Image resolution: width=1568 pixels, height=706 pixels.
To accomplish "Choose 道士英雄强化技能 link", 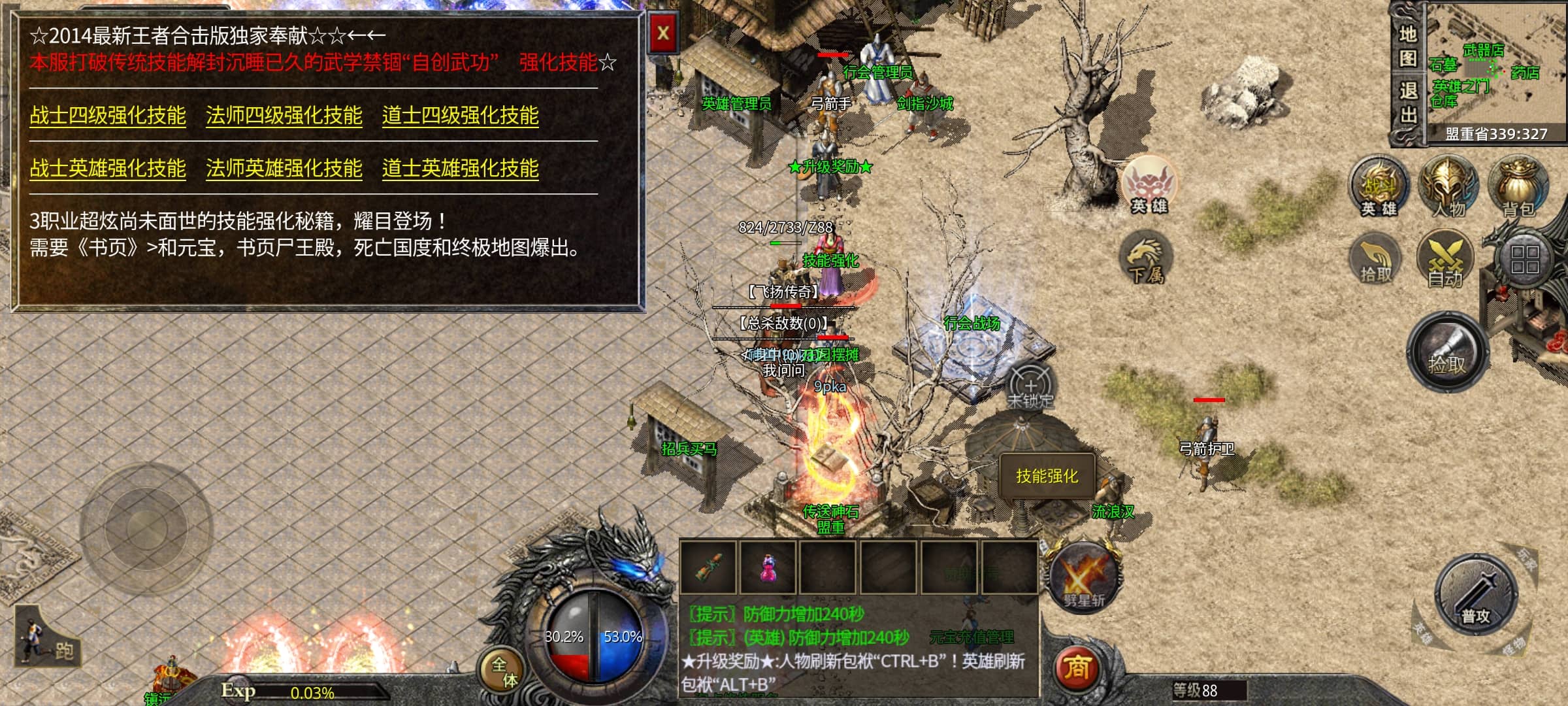I will coord(460,169).
